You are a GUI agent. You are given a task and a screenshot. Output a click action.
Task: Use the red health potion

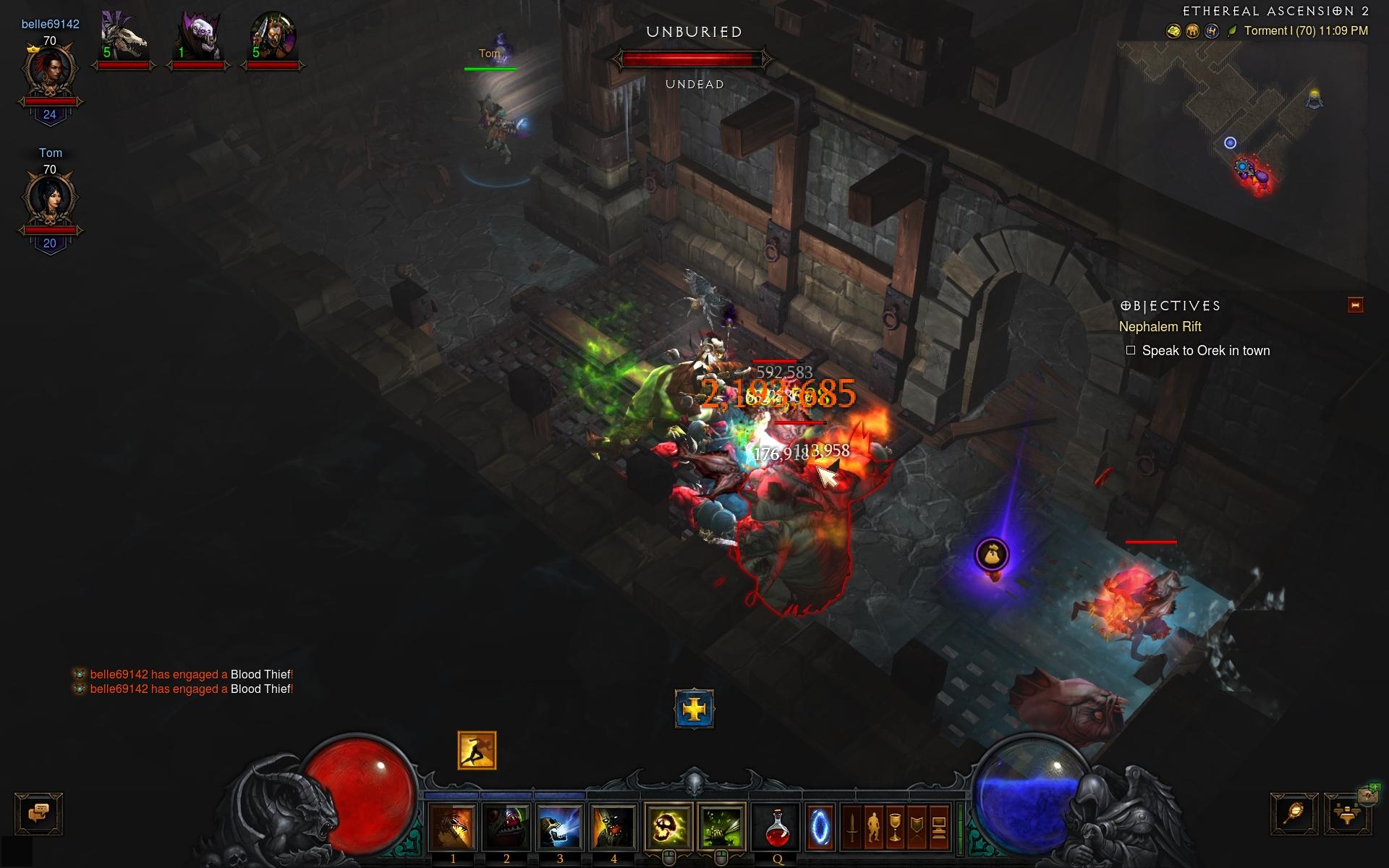(x=778, y=826)
